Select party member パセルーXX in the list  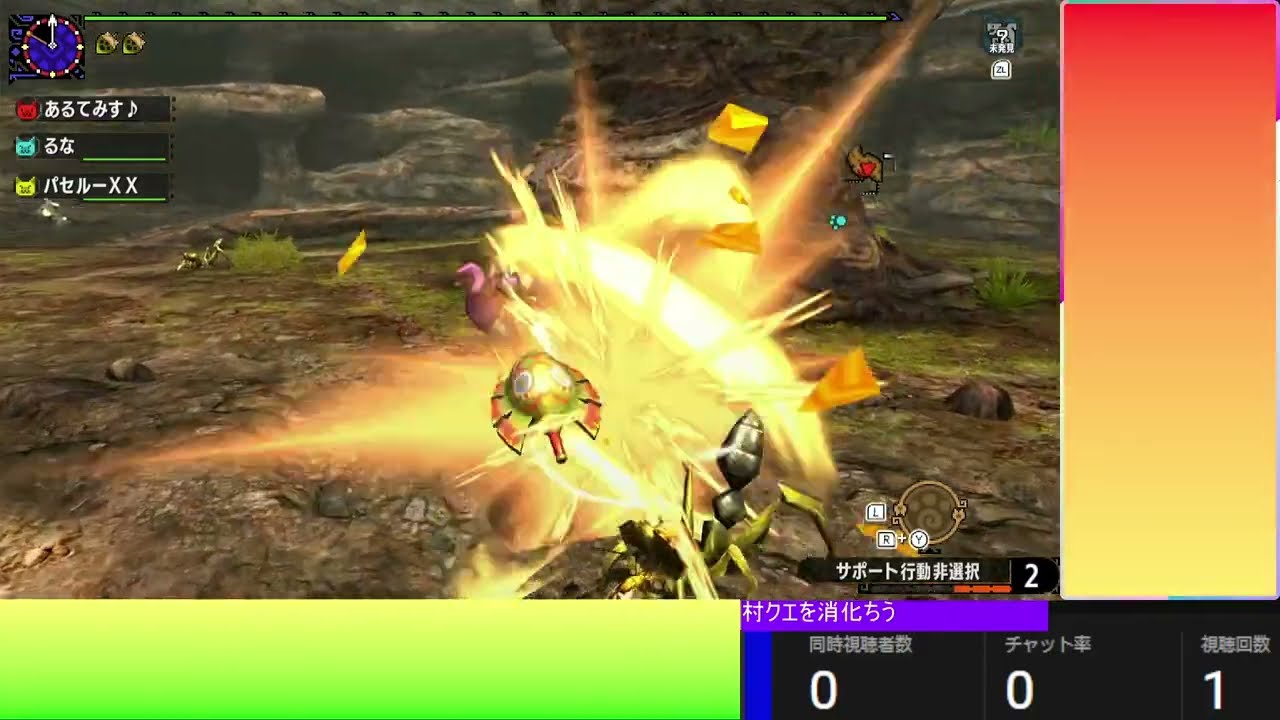point(90,186)
